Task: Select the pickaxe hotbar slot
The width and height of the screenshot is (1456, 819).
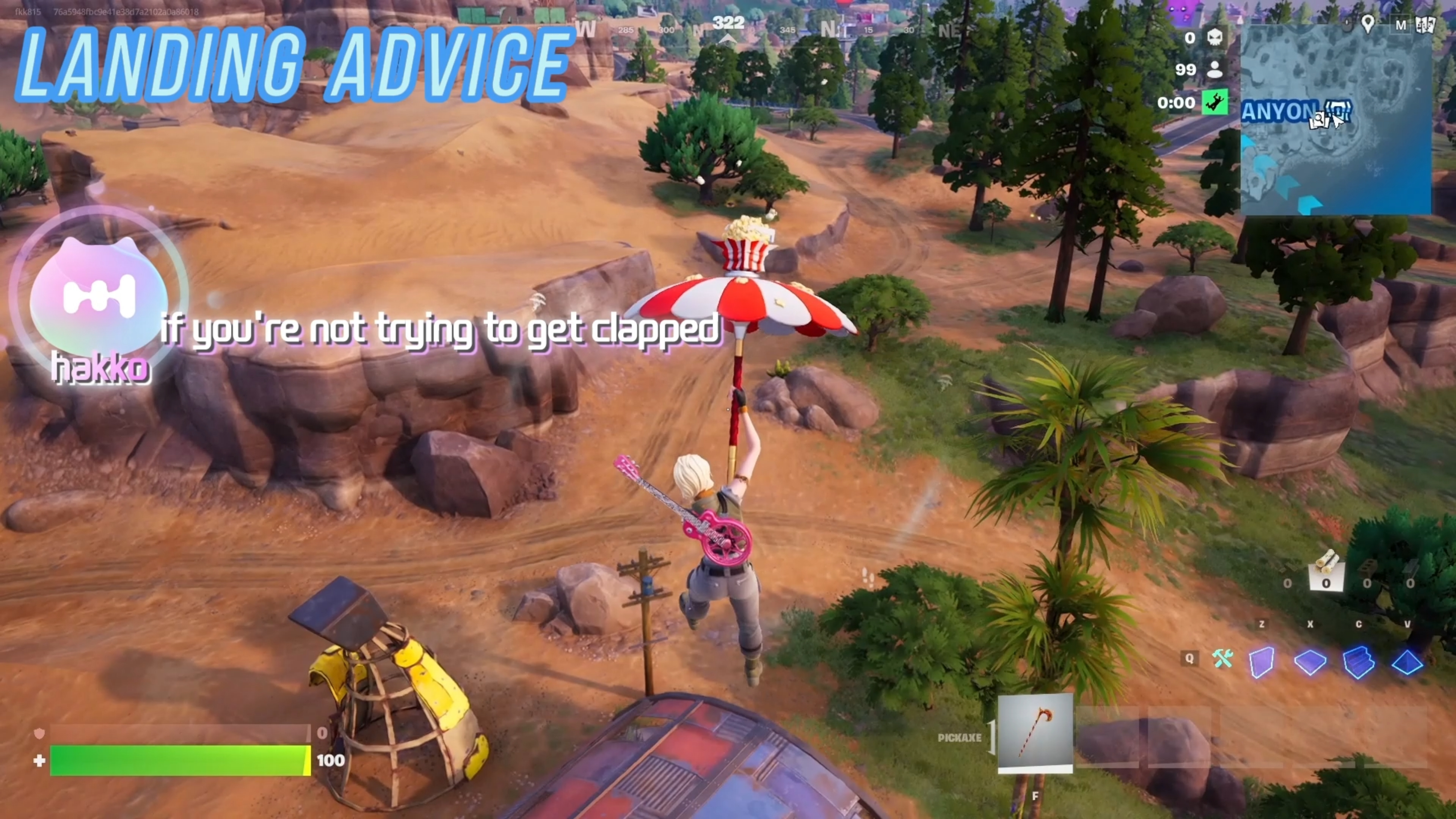Action: [1035, 733]
